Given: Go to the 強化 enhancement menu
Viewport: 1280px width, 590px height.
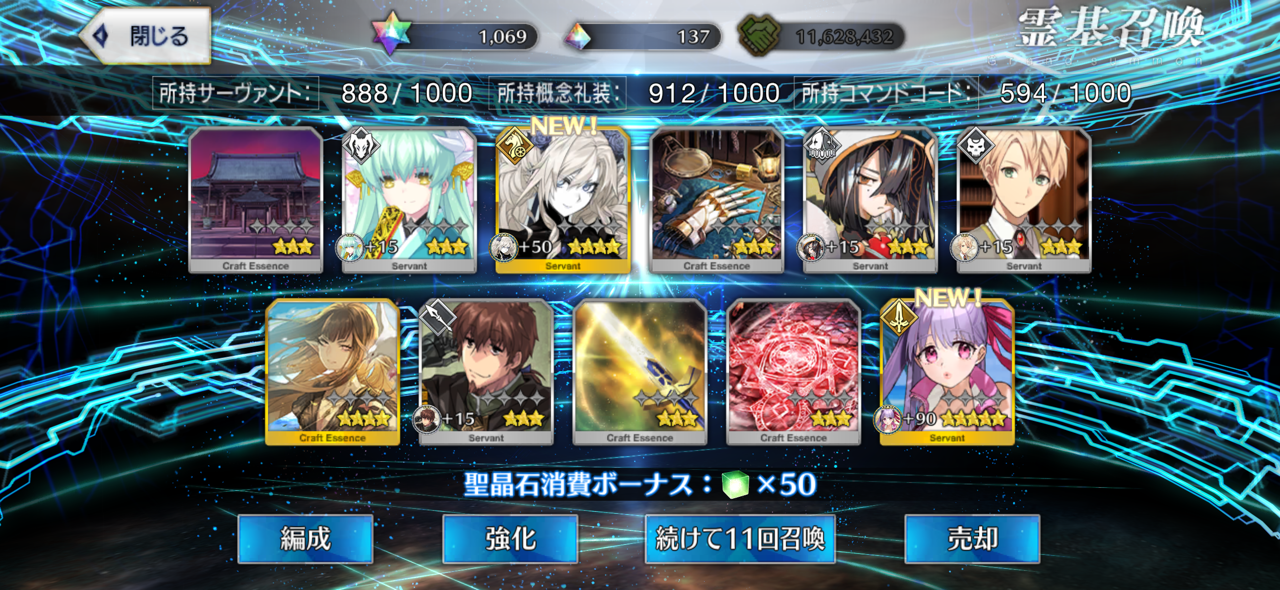Looking at the screenshot, I should [510, 539].
